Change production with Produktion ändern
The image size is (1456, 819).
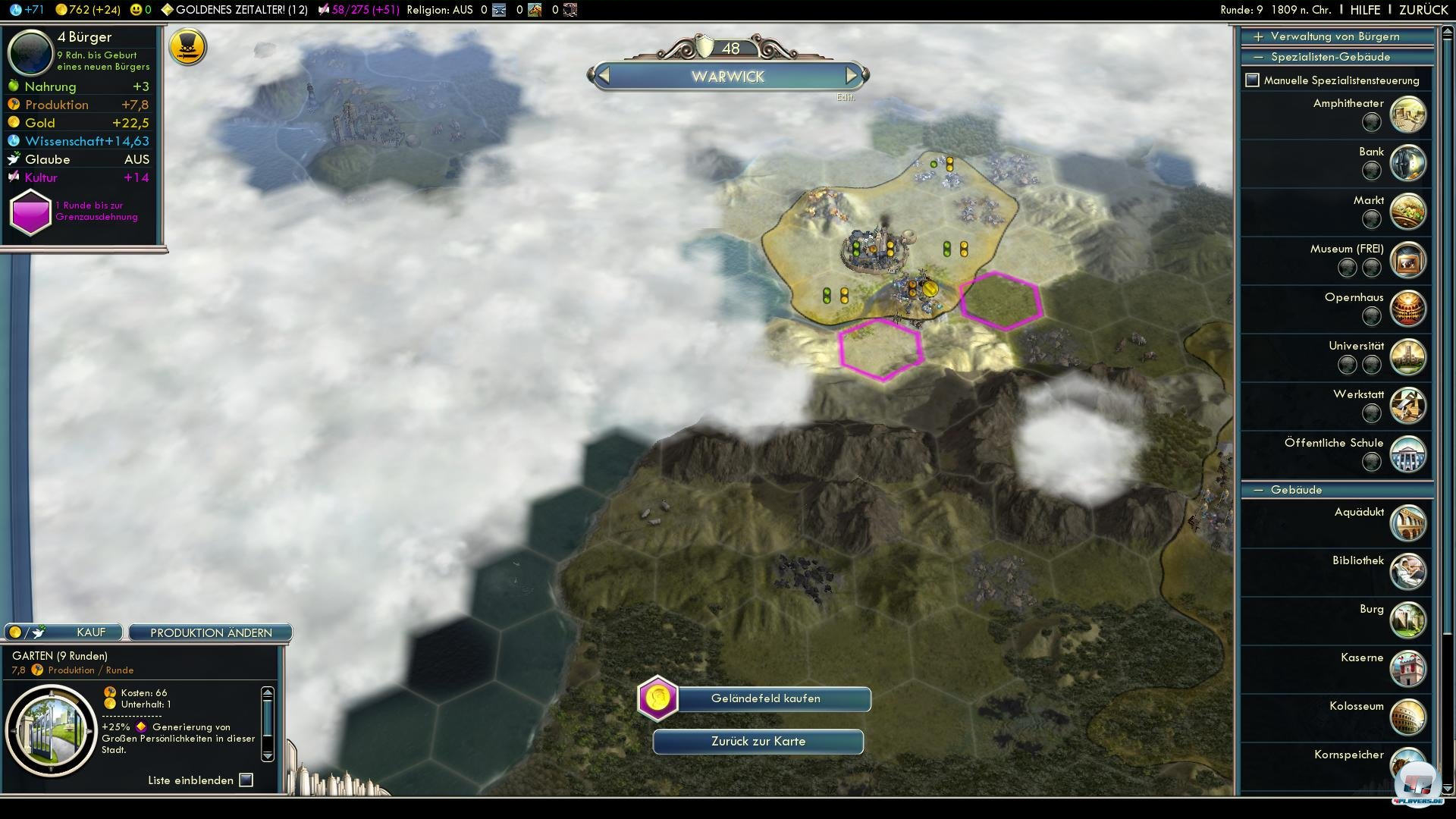point(211,632)
